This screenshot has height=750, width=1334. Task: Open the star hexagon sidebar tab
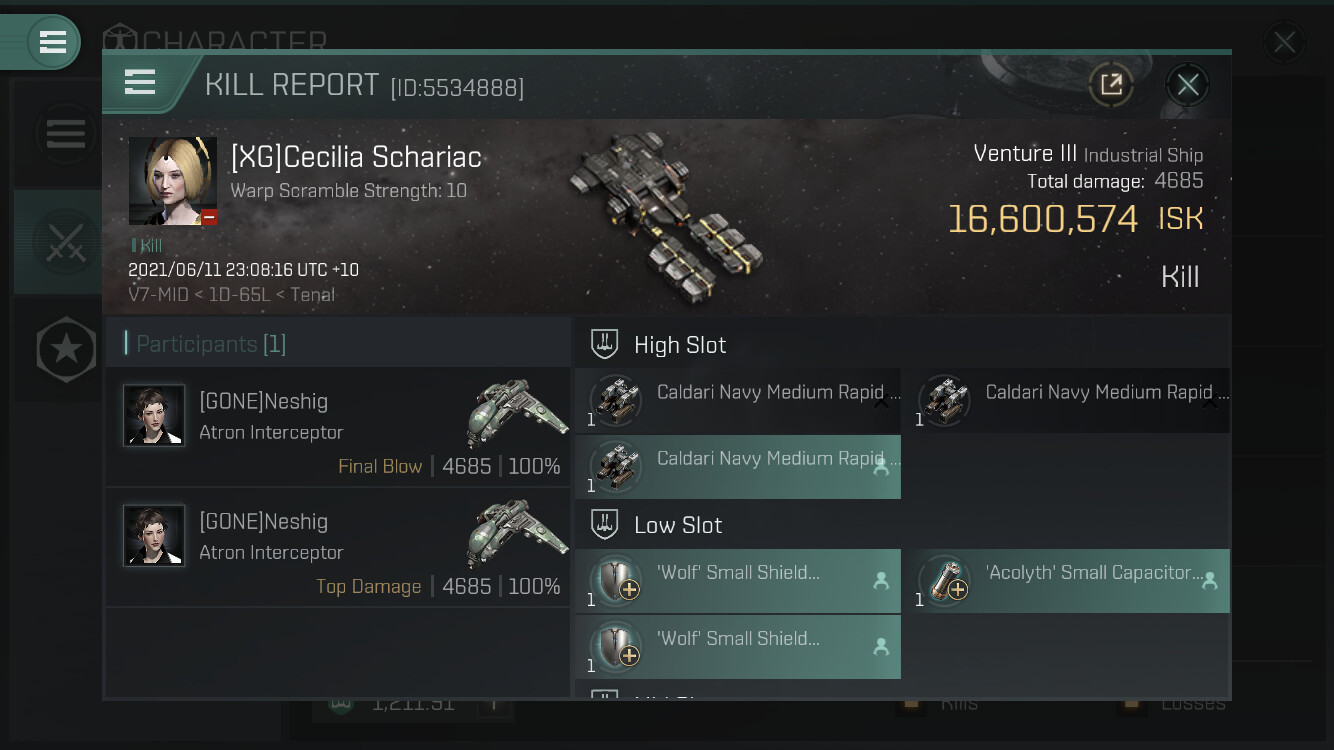[x=66, y=350]
